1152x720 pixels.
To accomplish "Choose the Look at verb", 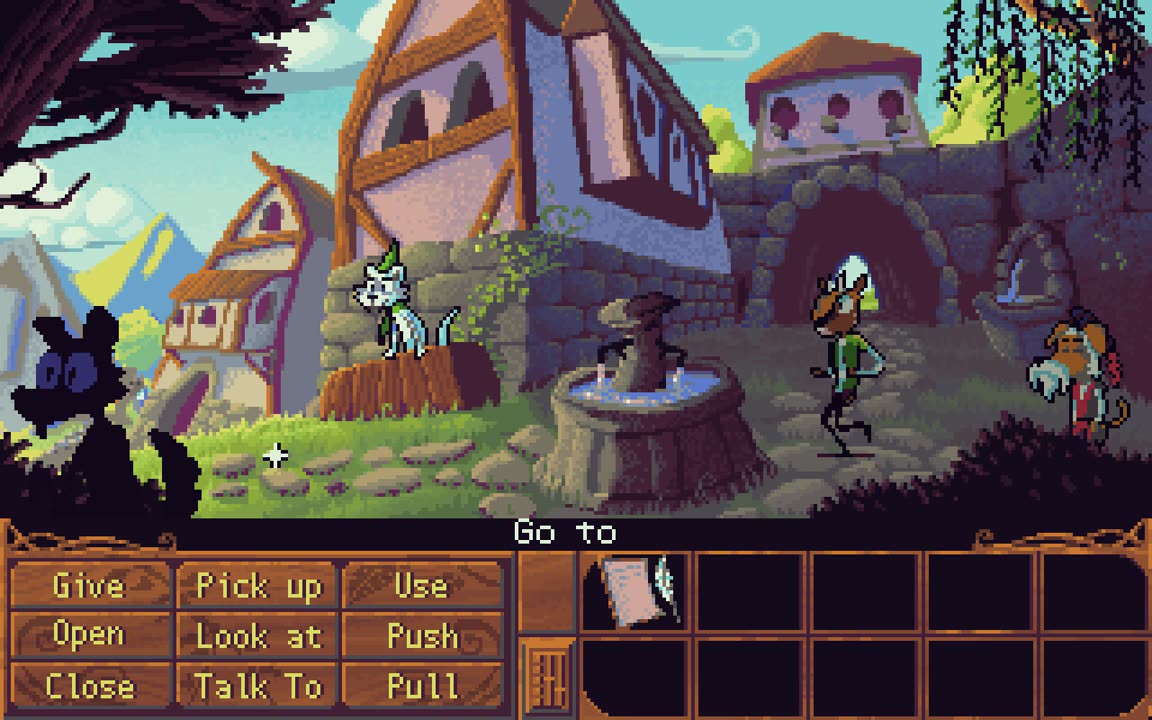I will 259,636.
